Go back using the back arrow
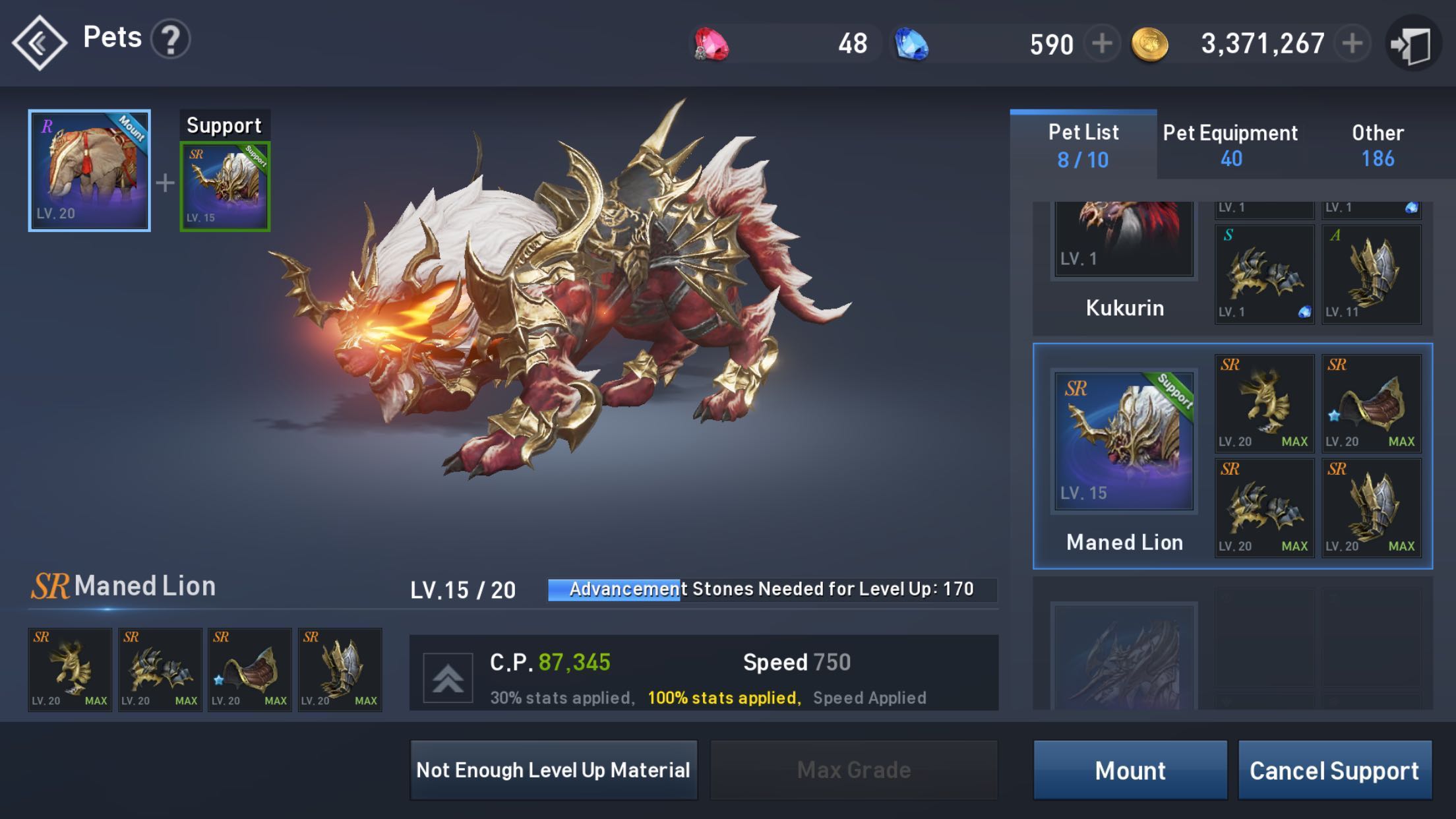 pos(40,41)
